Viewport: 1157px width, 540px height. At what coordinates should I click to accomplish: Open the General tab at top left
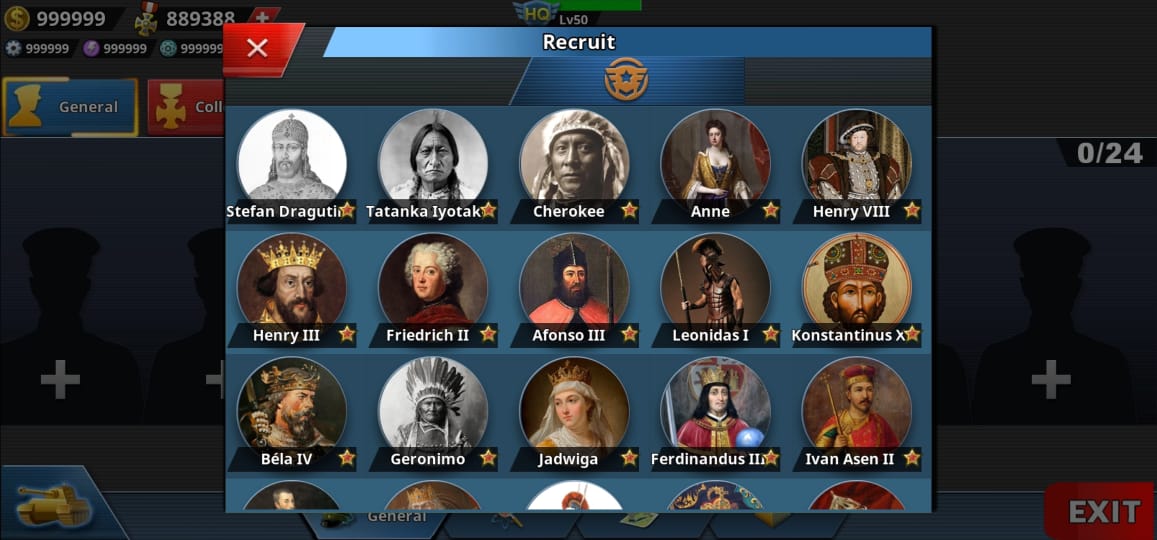[71, 107]
